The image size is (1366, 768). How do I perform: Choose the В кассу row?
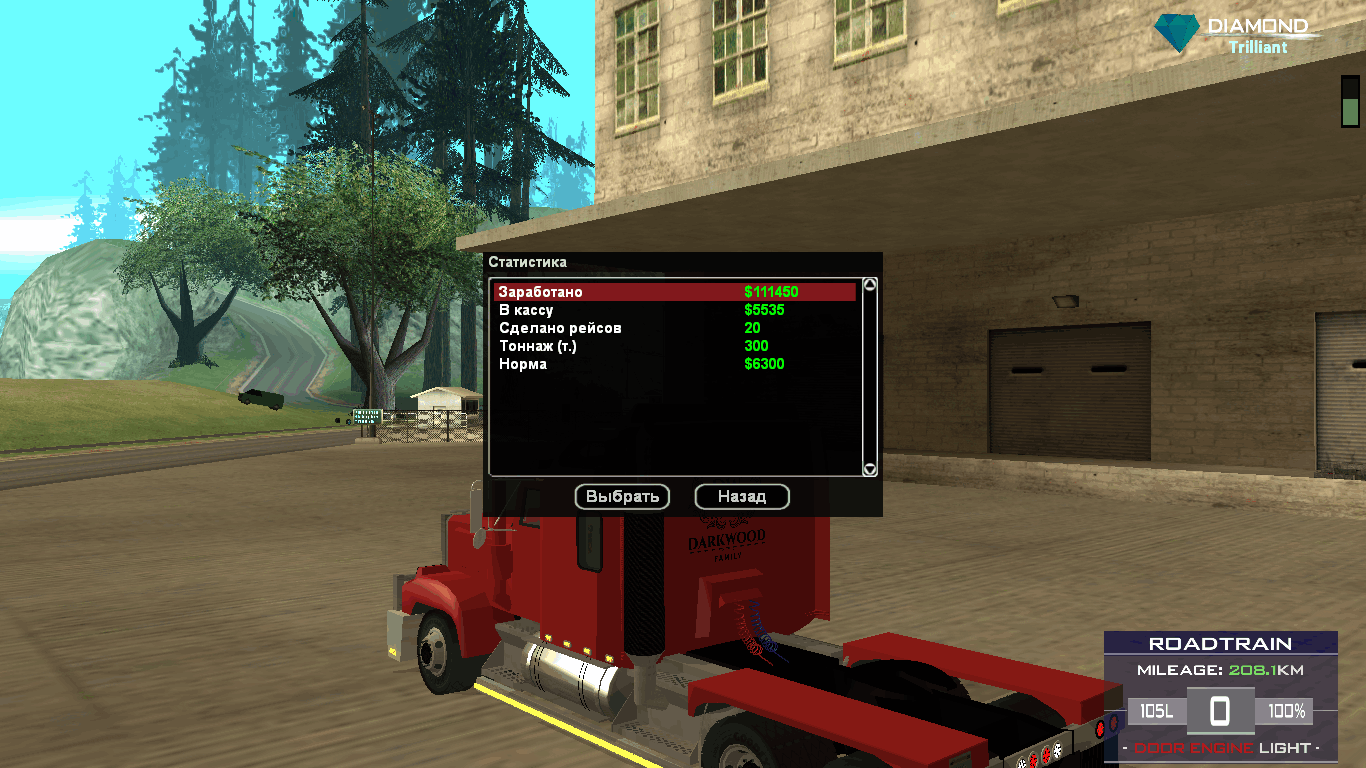(674, 310)
